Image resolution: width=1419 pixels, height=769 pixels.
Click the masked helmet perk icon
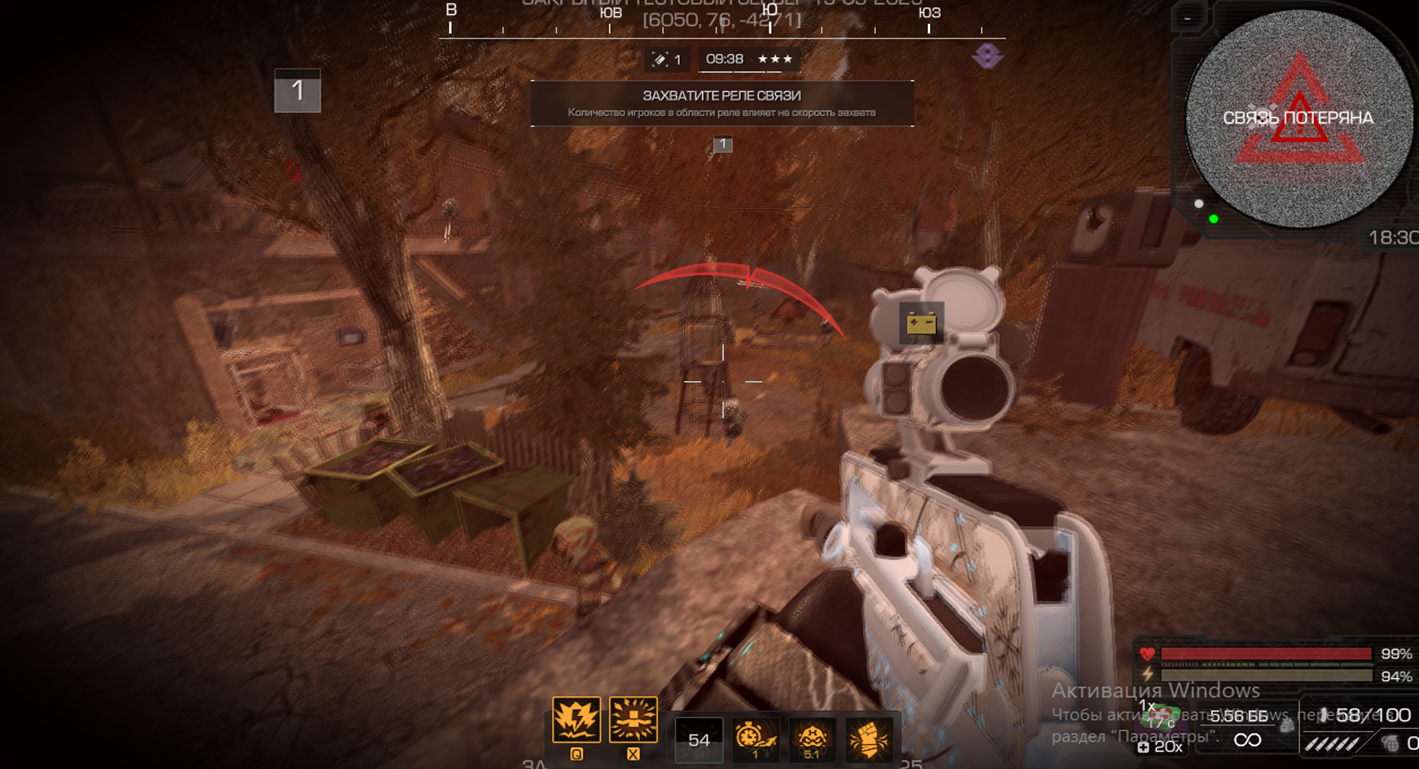click(811, 739)
